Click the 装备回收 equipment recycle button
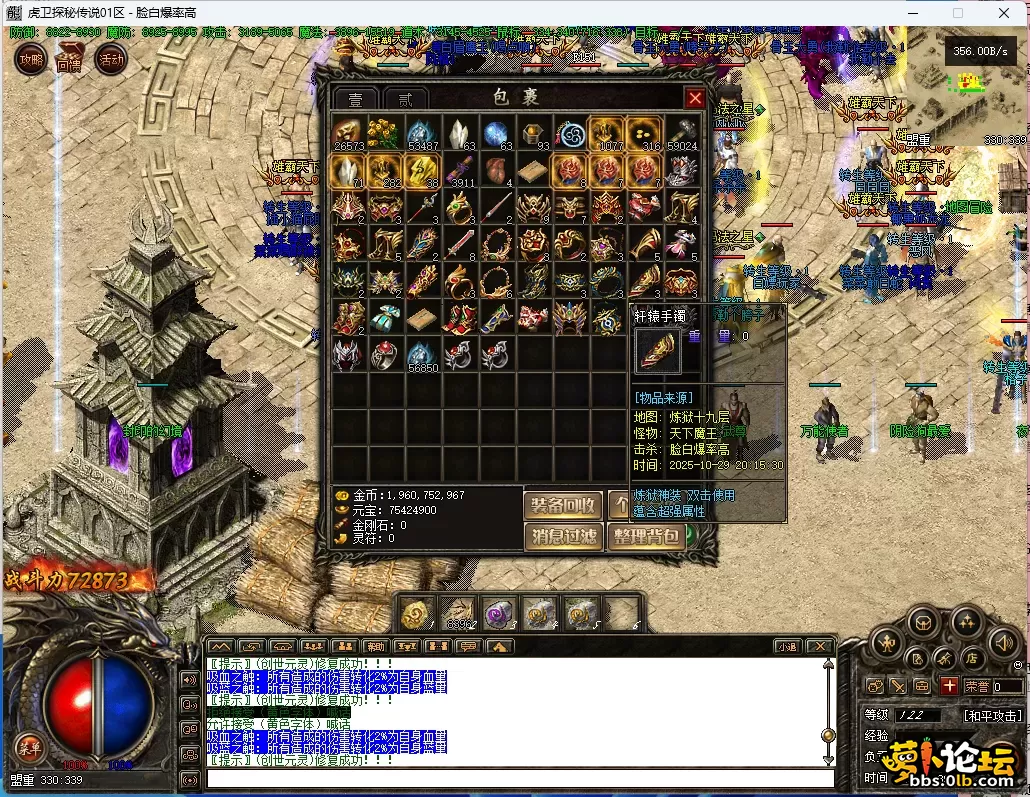Image resolution: width=1030 pixels, height=797 pixels. tap(563, 505)
